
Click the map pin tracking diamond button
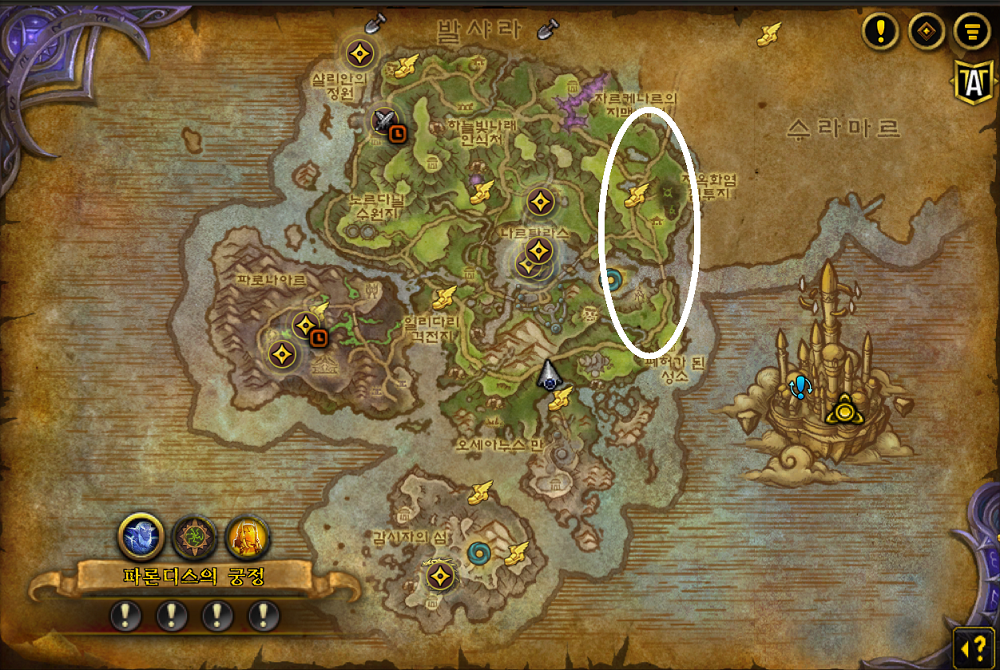click(926, 31)
